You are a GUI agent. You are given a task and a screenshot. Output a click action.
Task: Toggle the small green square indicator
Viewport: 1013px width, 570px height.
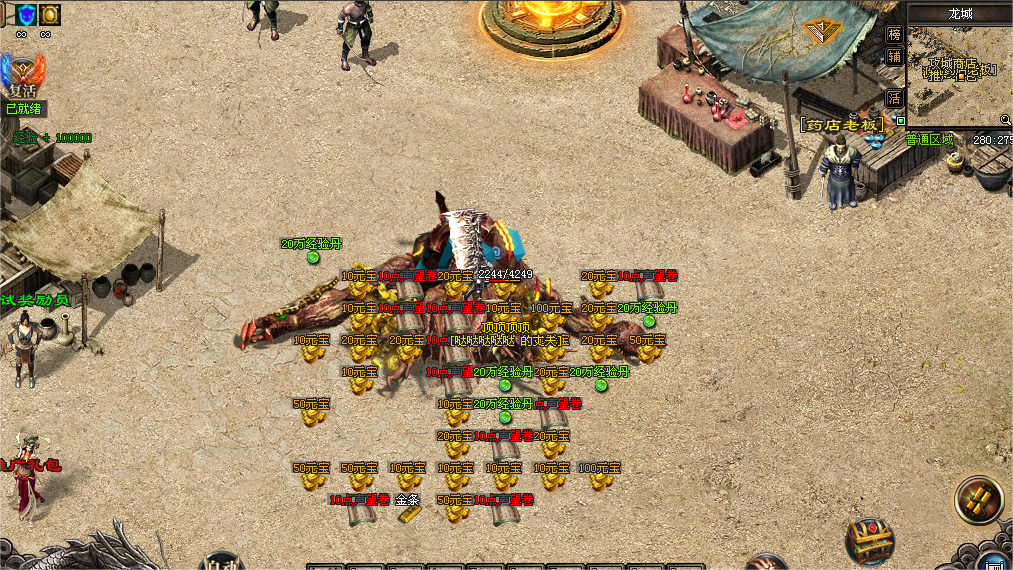coord(901,120)
